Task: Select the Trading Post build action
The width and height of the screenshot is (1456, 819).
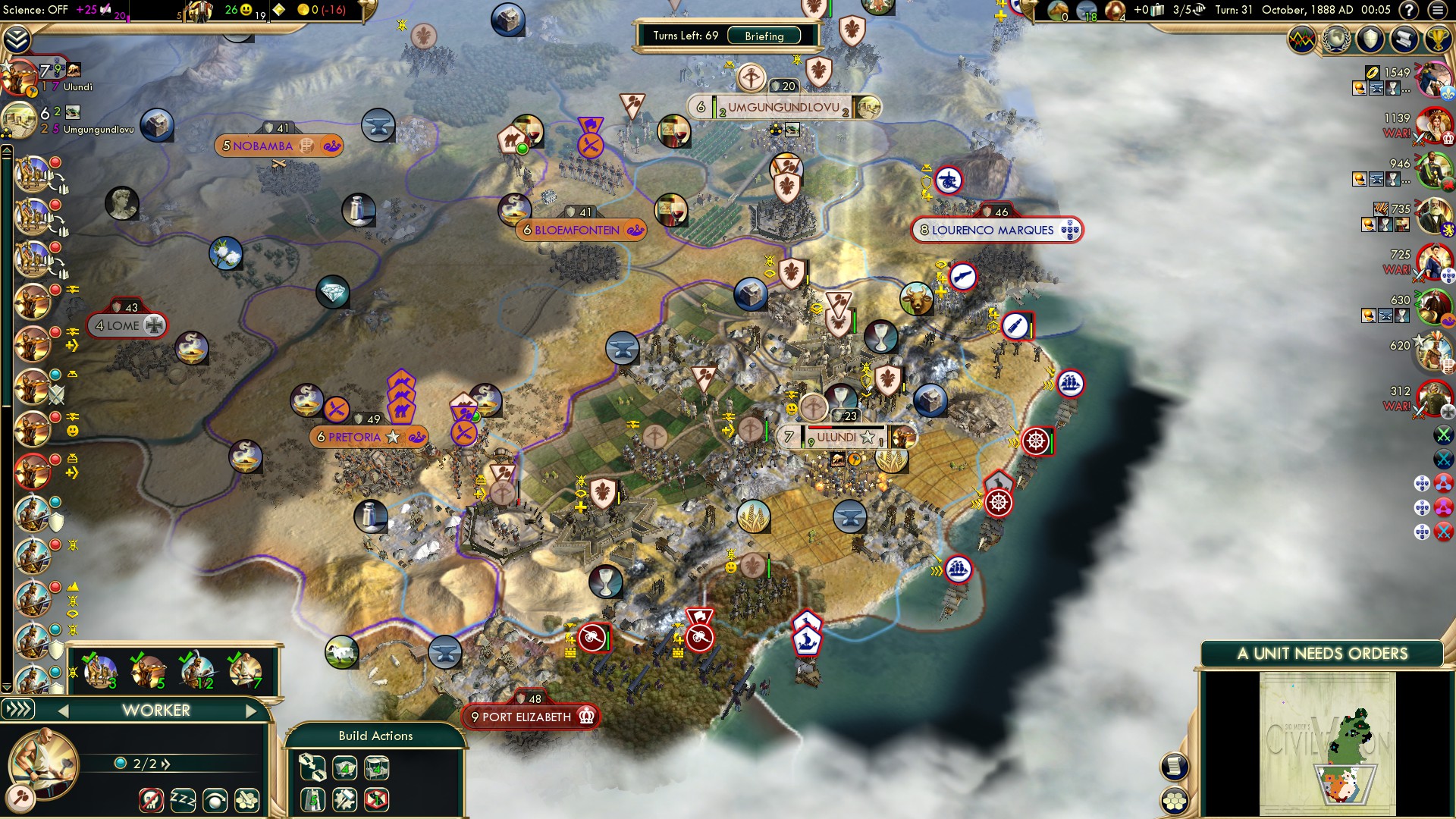Action: tap(376, 768)
